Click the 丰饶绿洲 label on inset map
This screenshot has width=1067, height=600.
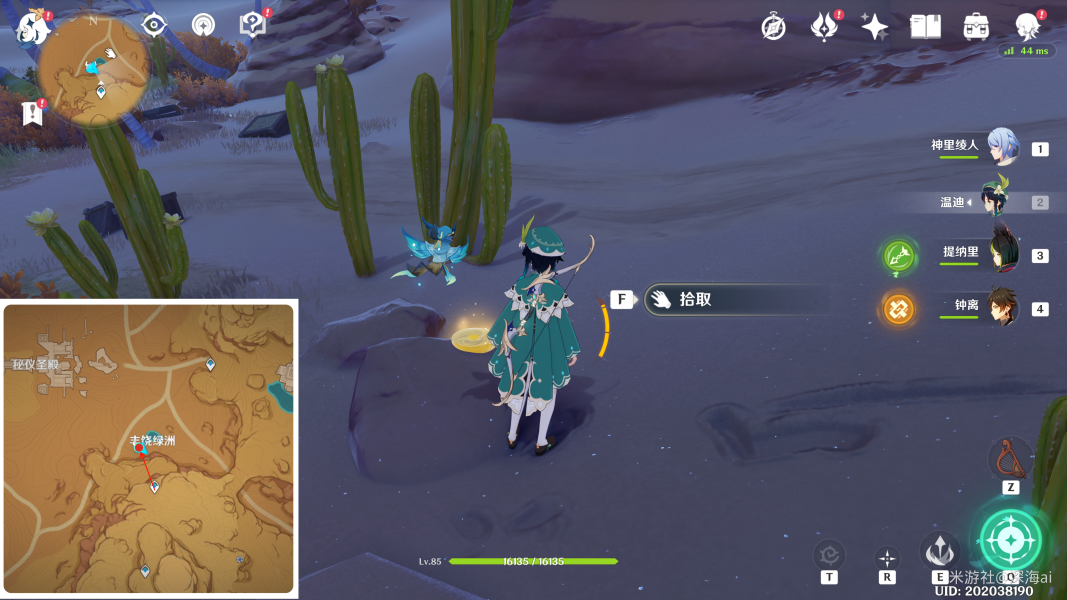pos(151,440)
